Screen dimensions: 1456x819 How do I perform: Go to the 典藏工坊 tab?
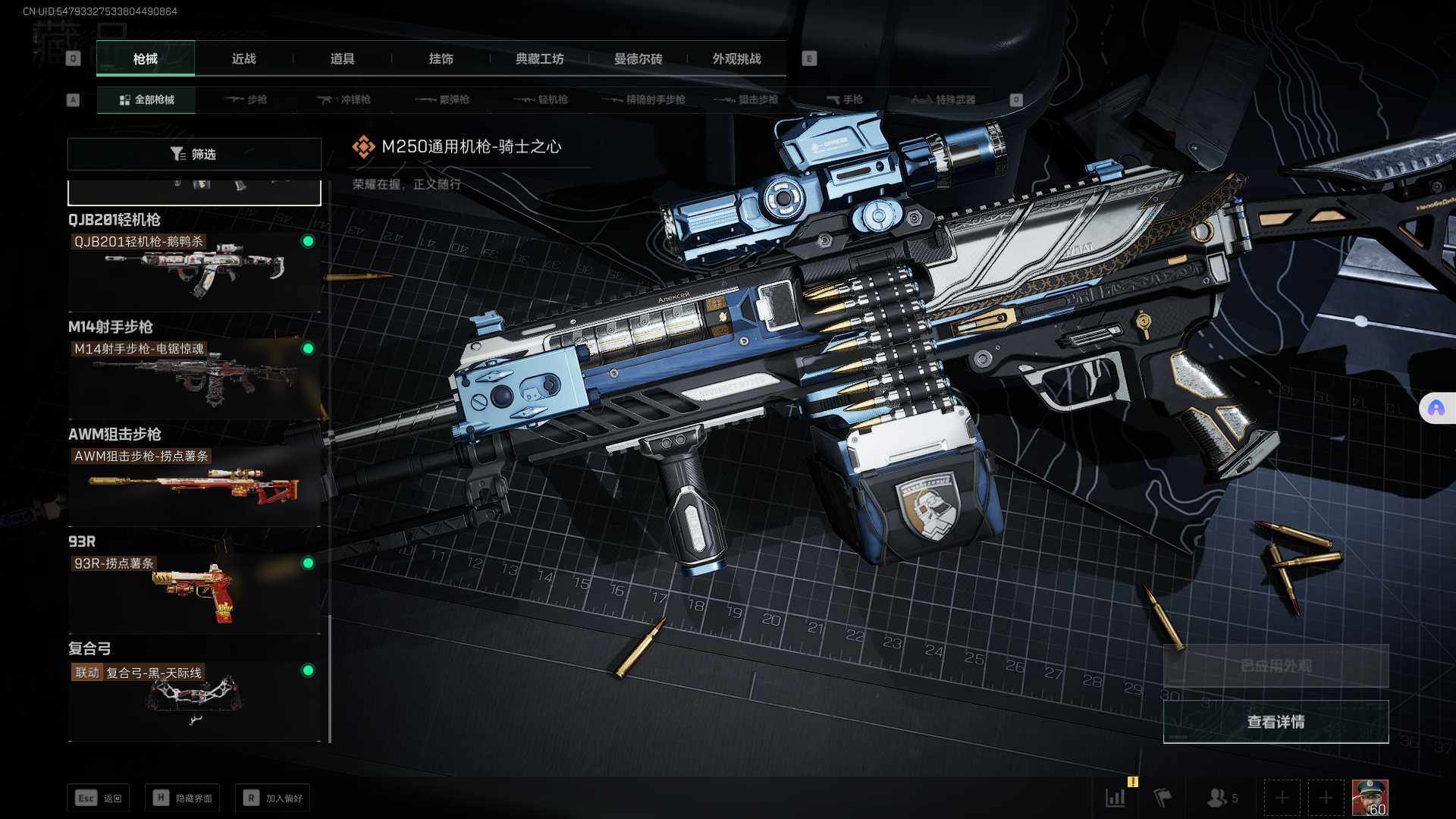click(x=539, y=59)
